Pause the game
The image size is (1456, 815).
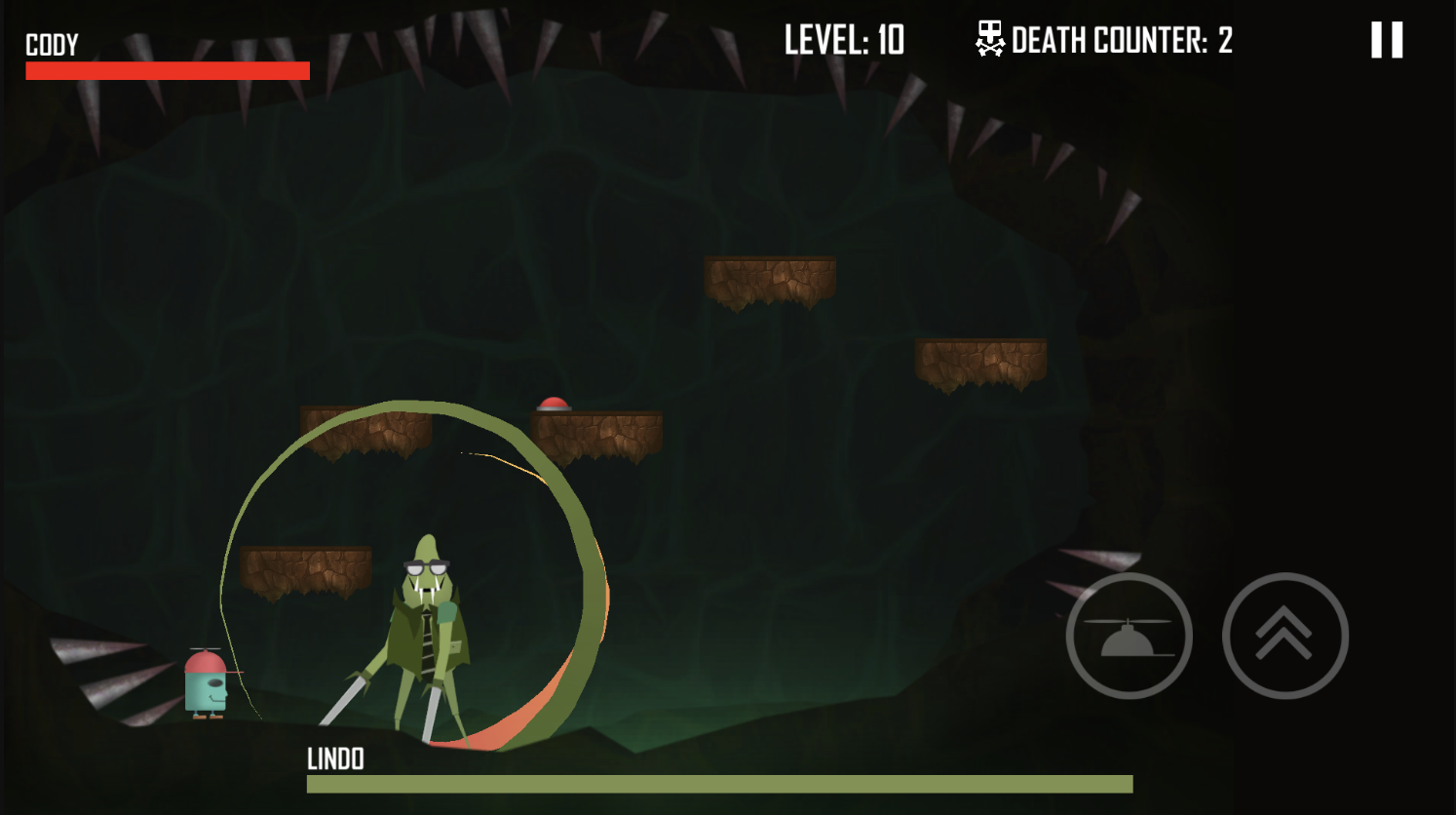click(x=1386, y=41)
